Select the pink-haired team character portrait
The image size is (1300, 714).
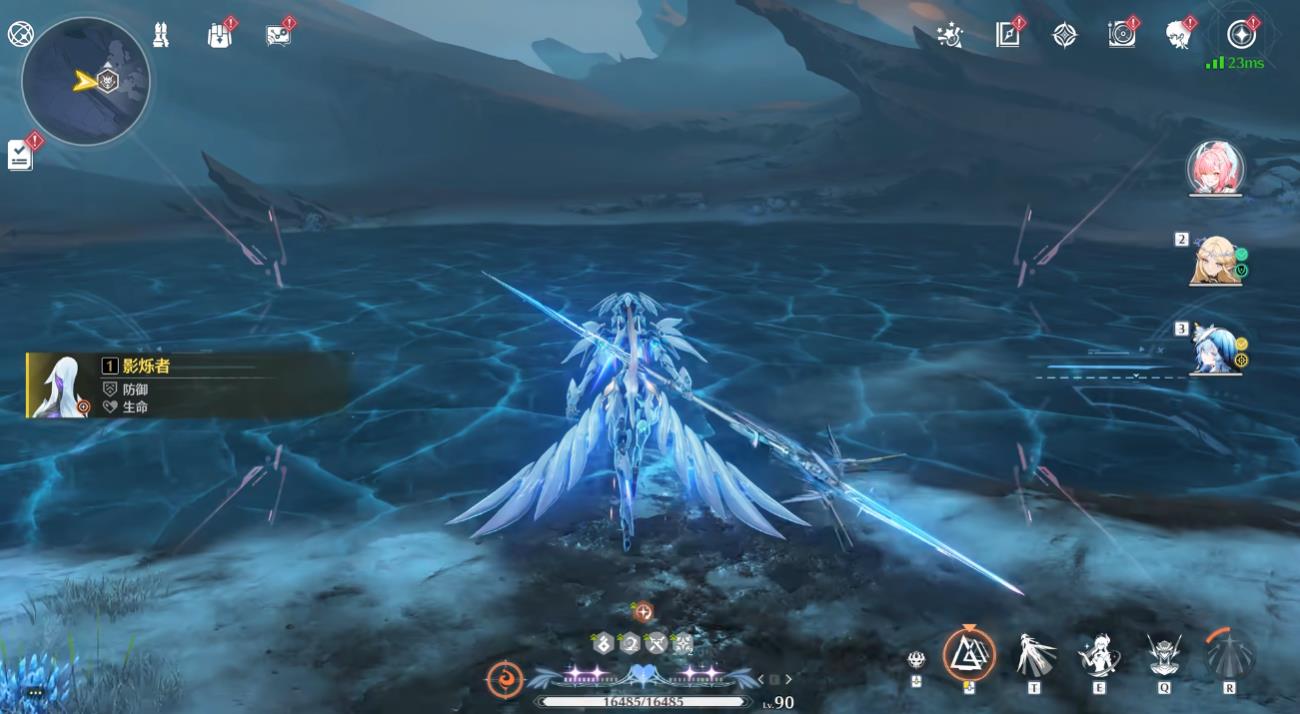click(1215, 167)
